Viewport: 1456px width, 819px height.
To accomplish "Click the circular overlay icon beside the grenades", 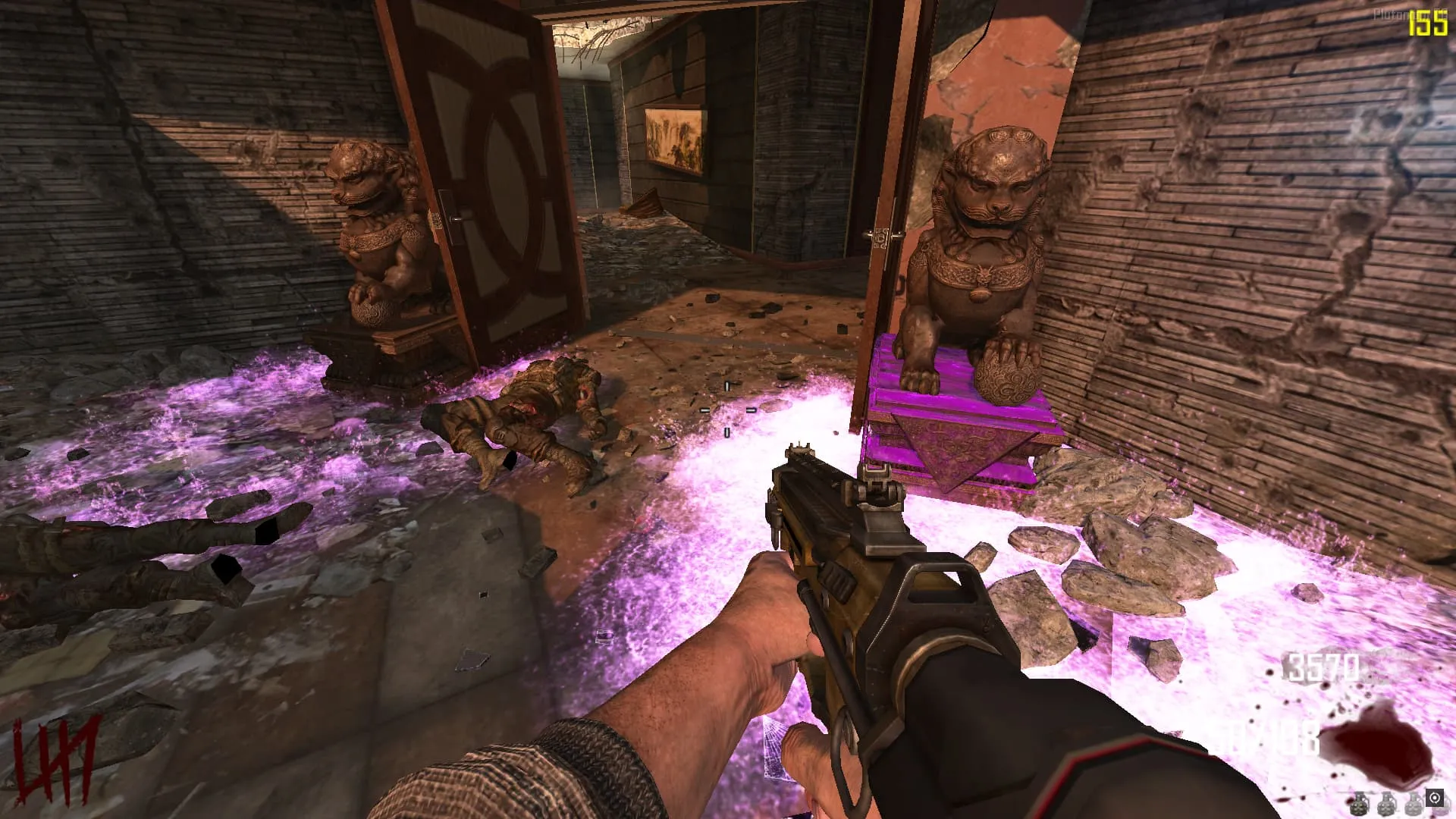I will pyautogui.click(x=1434, y=798).
